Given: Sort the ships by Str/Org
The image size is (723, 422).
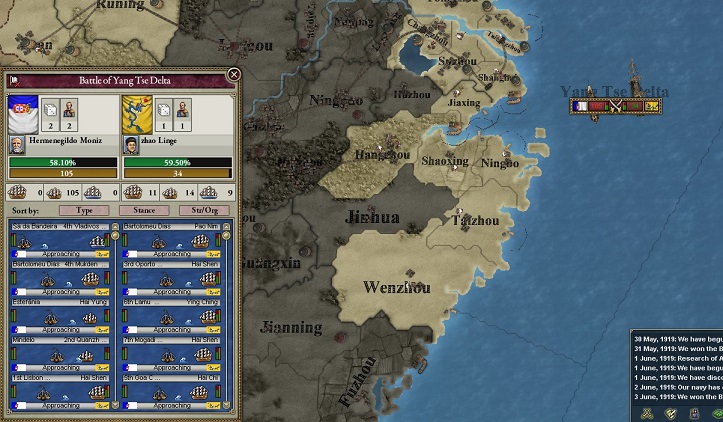Looking at the screenshot, I should pyautogui.click(x=204, y=210).
